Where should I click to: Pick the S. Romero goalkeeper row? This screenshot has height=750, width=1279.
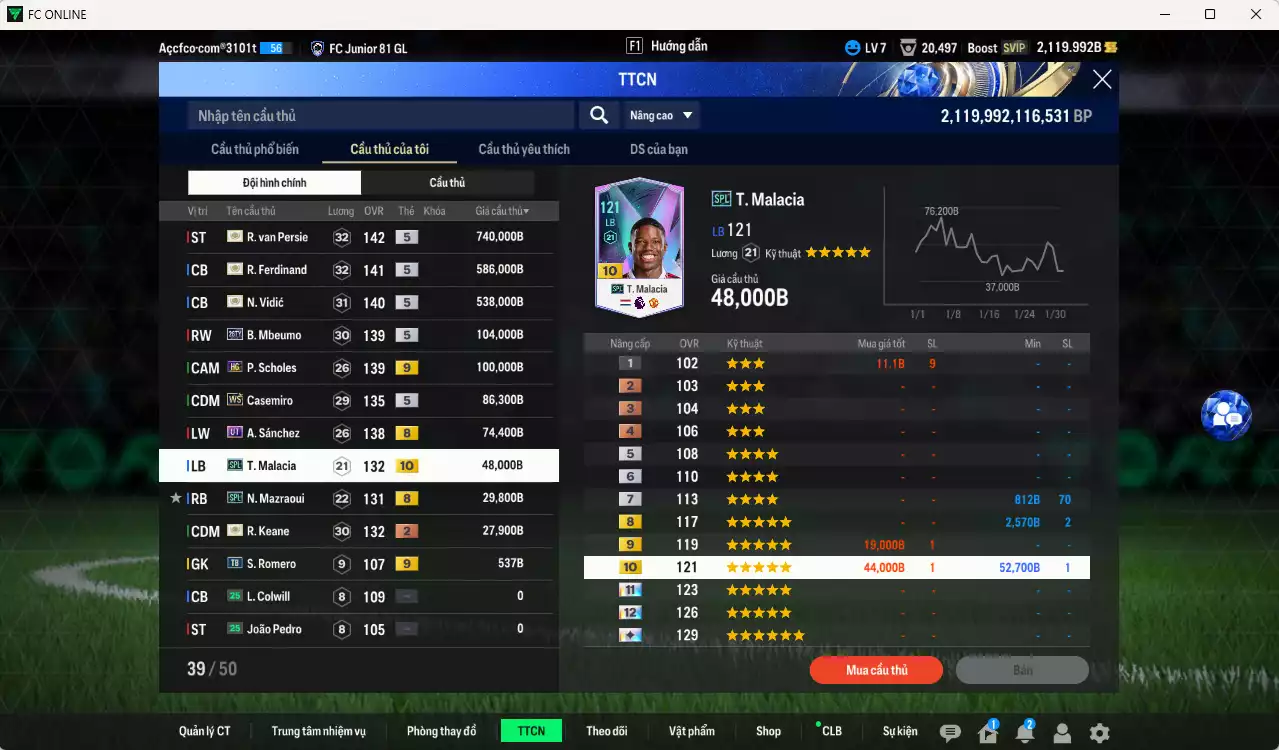point(358,564)
